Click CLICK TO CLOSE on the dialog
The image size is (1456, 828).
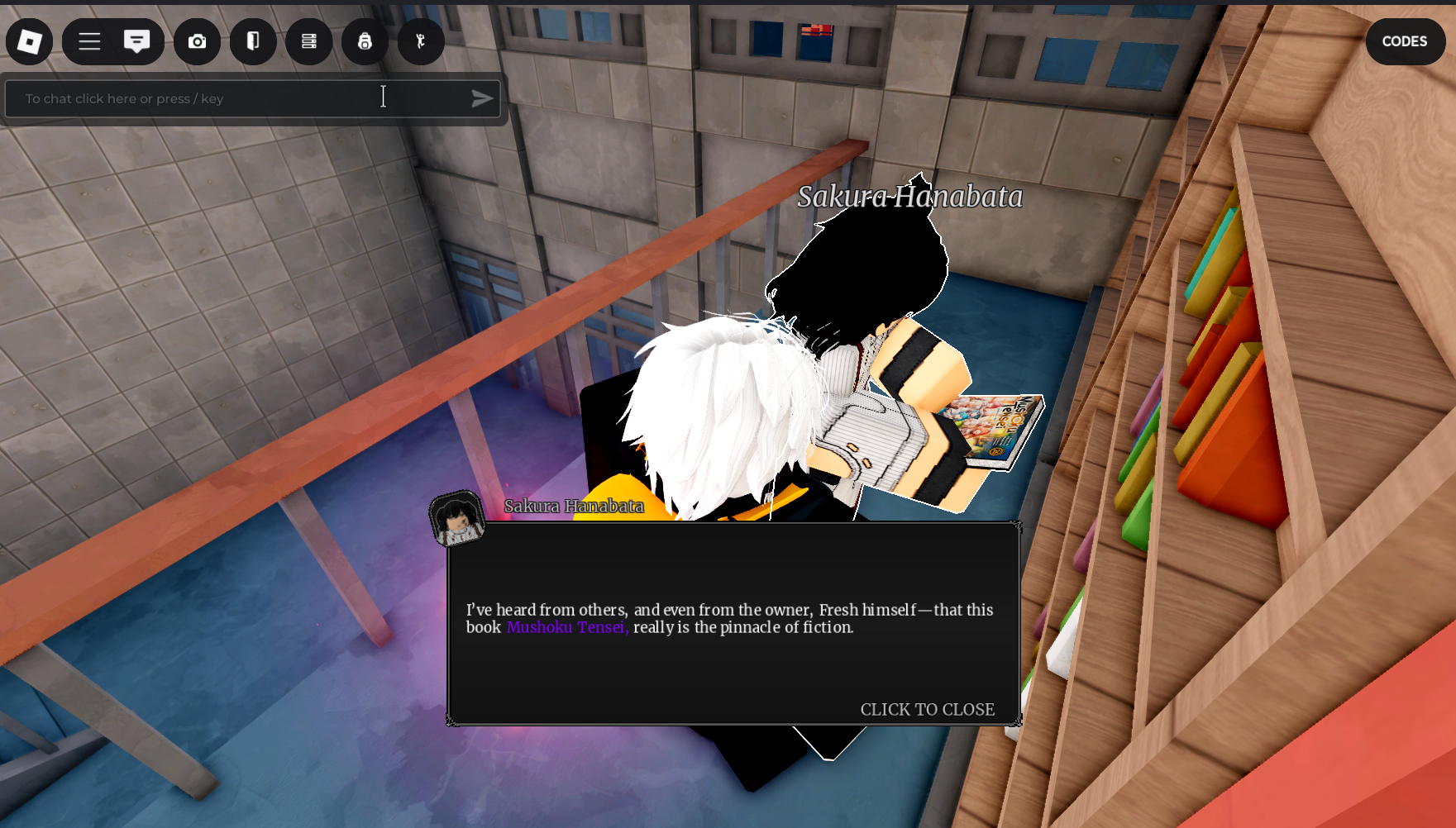[x=928, y=709]
